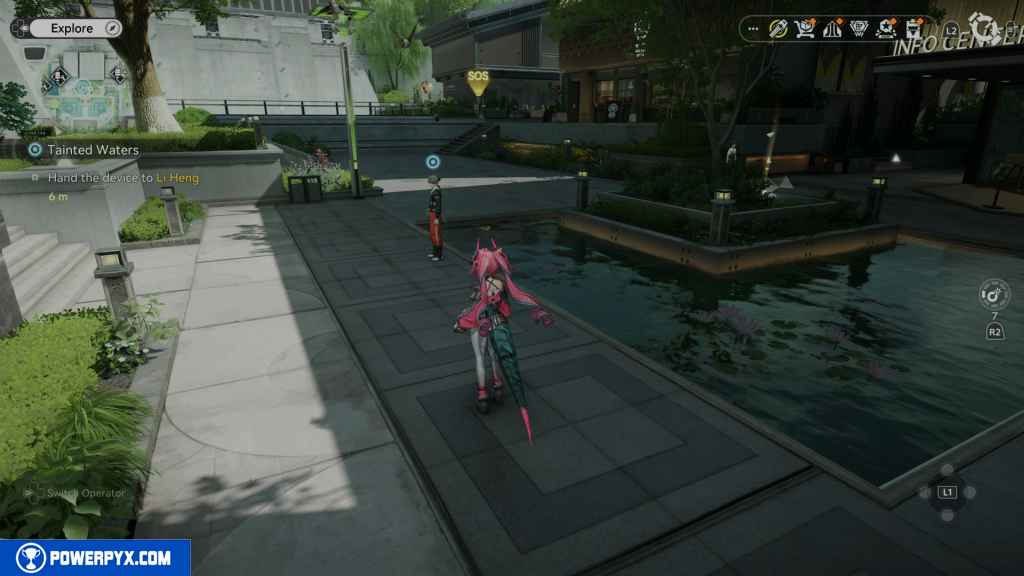
Task: Open the gate-shaped icon in top bar
Action: click(x=831, y=29)
